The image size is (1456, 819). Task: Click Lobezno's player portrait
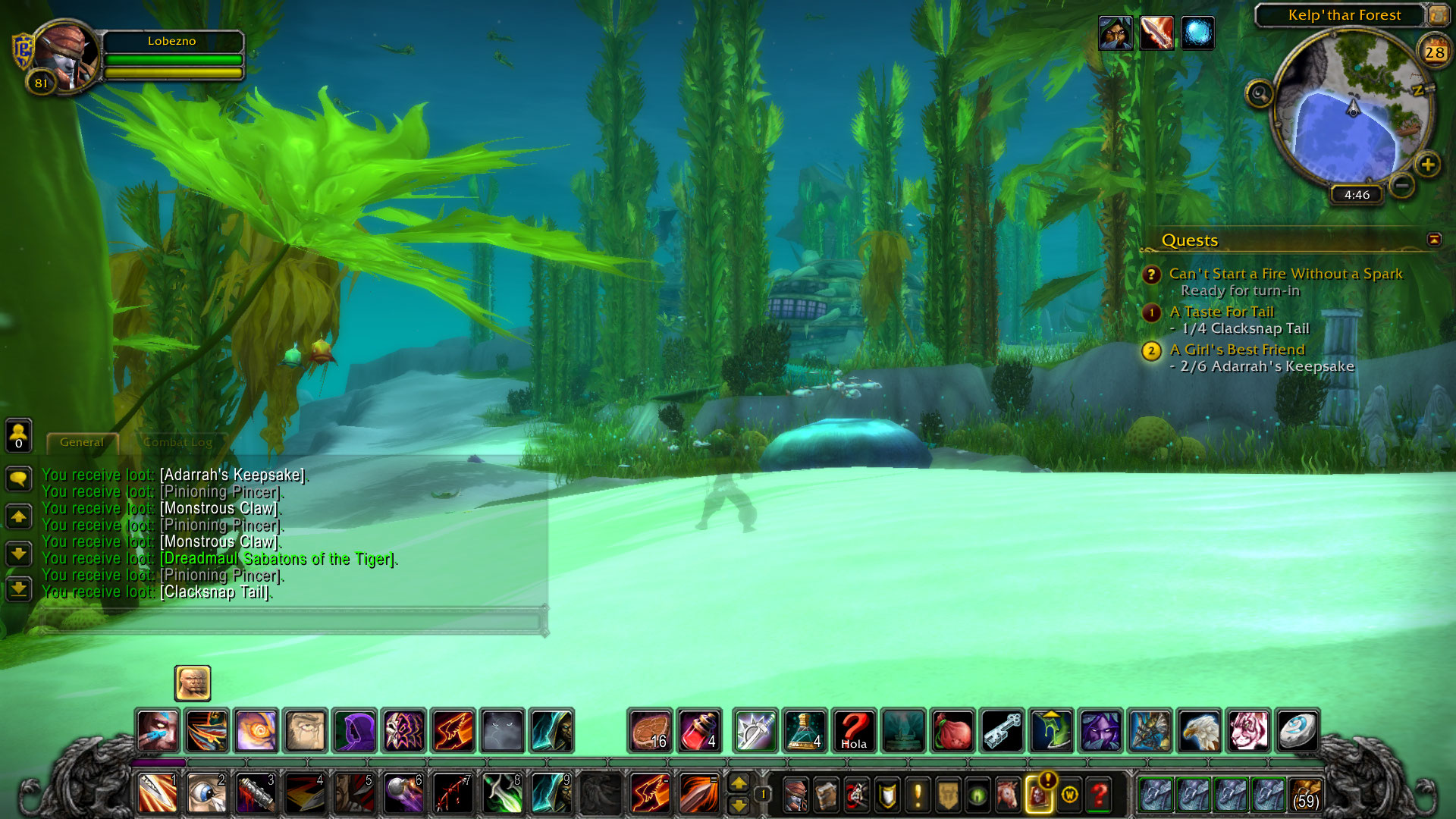65,58
